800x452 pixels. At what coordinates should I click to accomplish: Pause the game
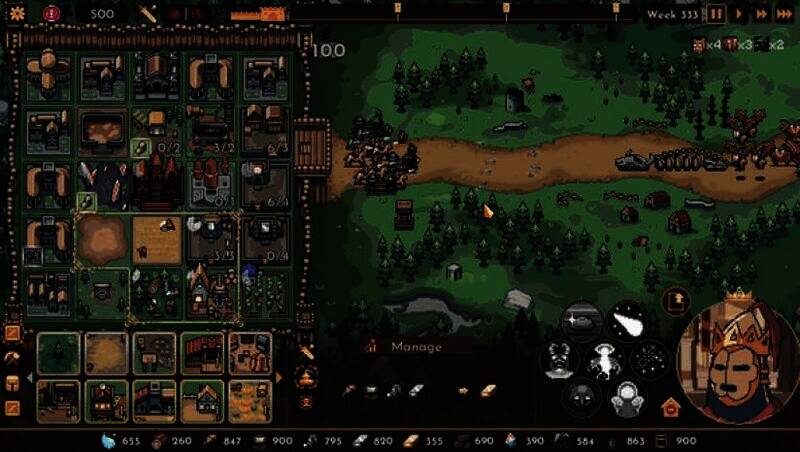[716, 14]
